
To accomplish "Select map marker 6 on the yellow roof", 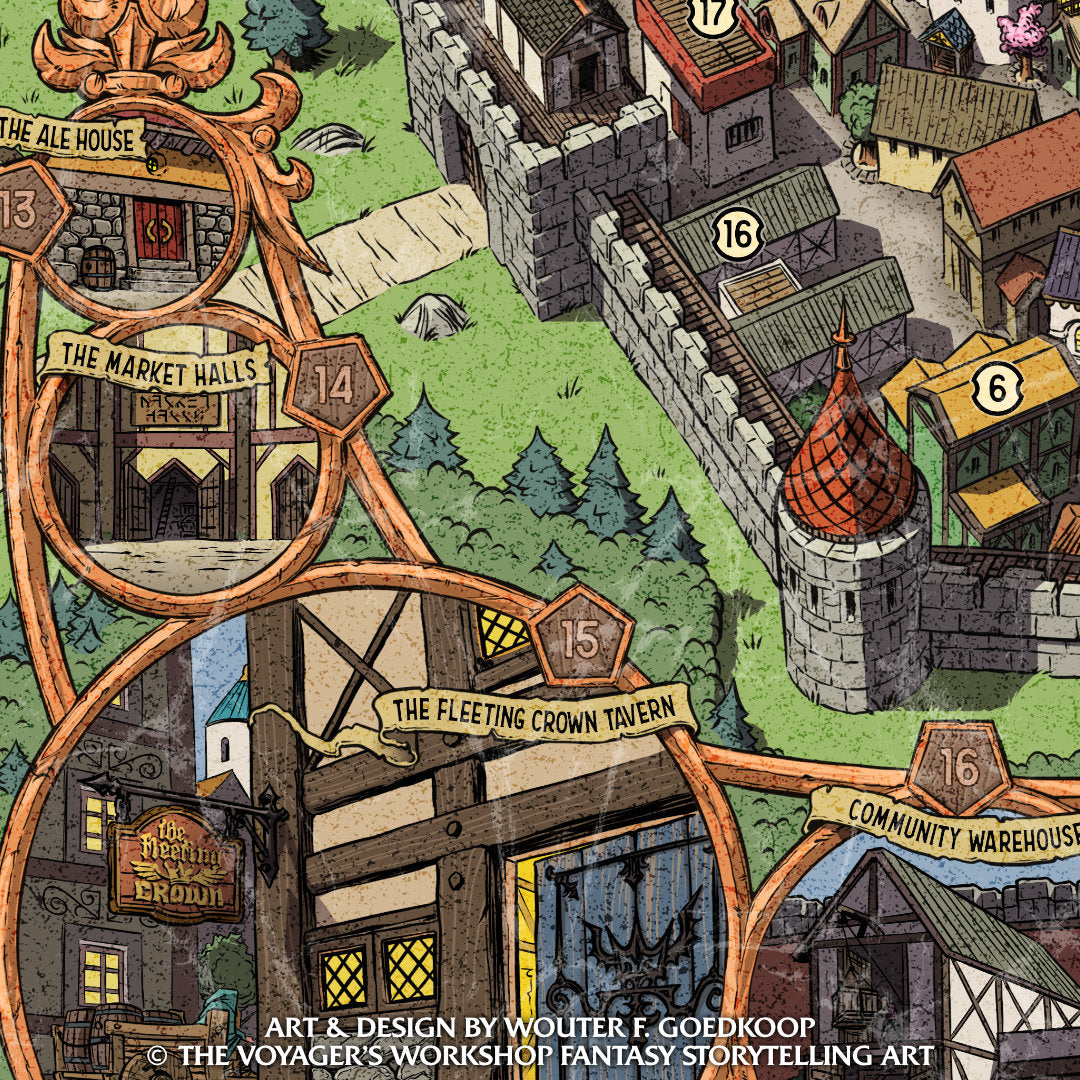I will point(997,387).
